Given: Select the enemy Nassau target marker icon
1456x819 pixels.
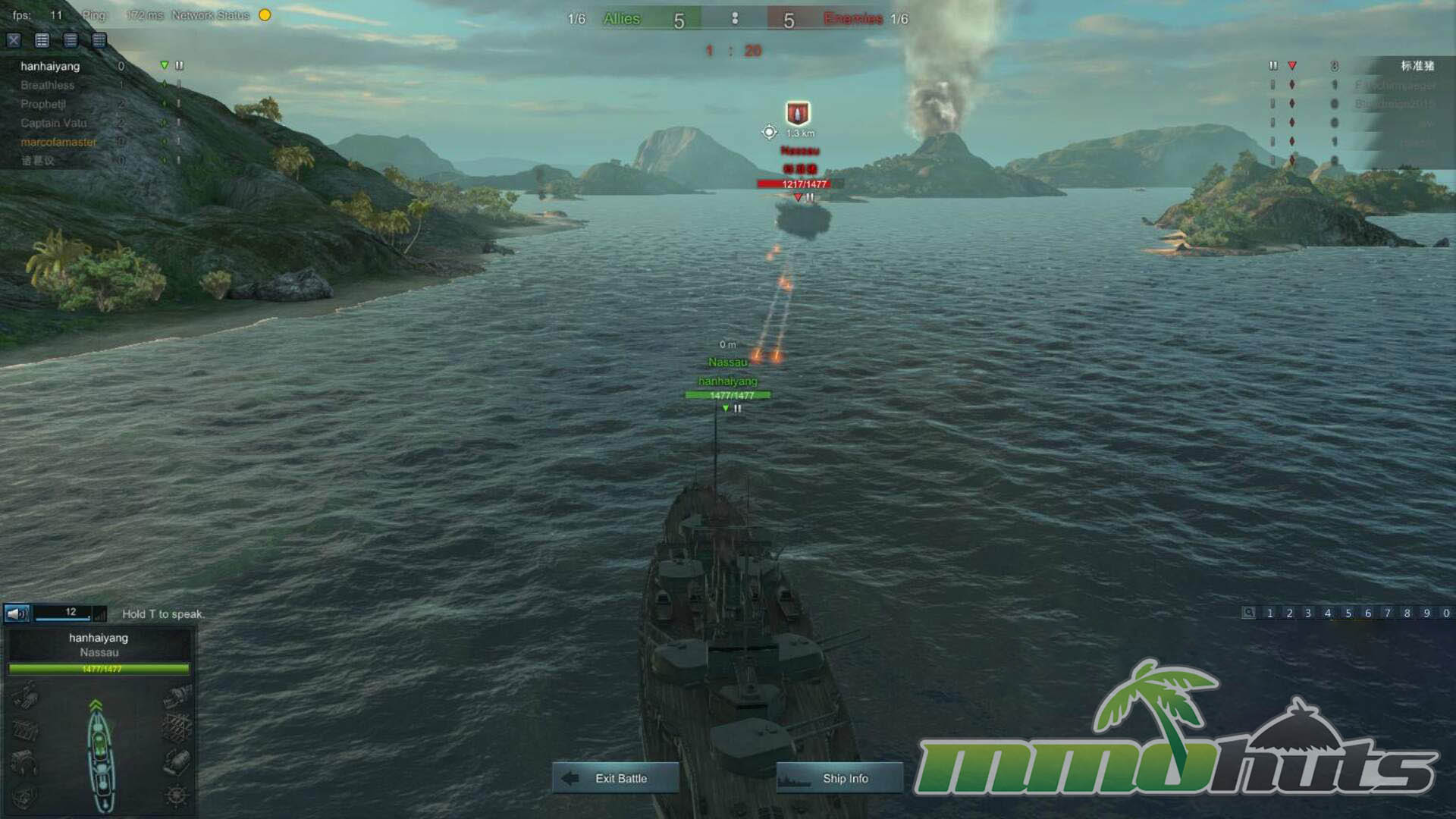Looking at the screenshot, I should point(797,113).
